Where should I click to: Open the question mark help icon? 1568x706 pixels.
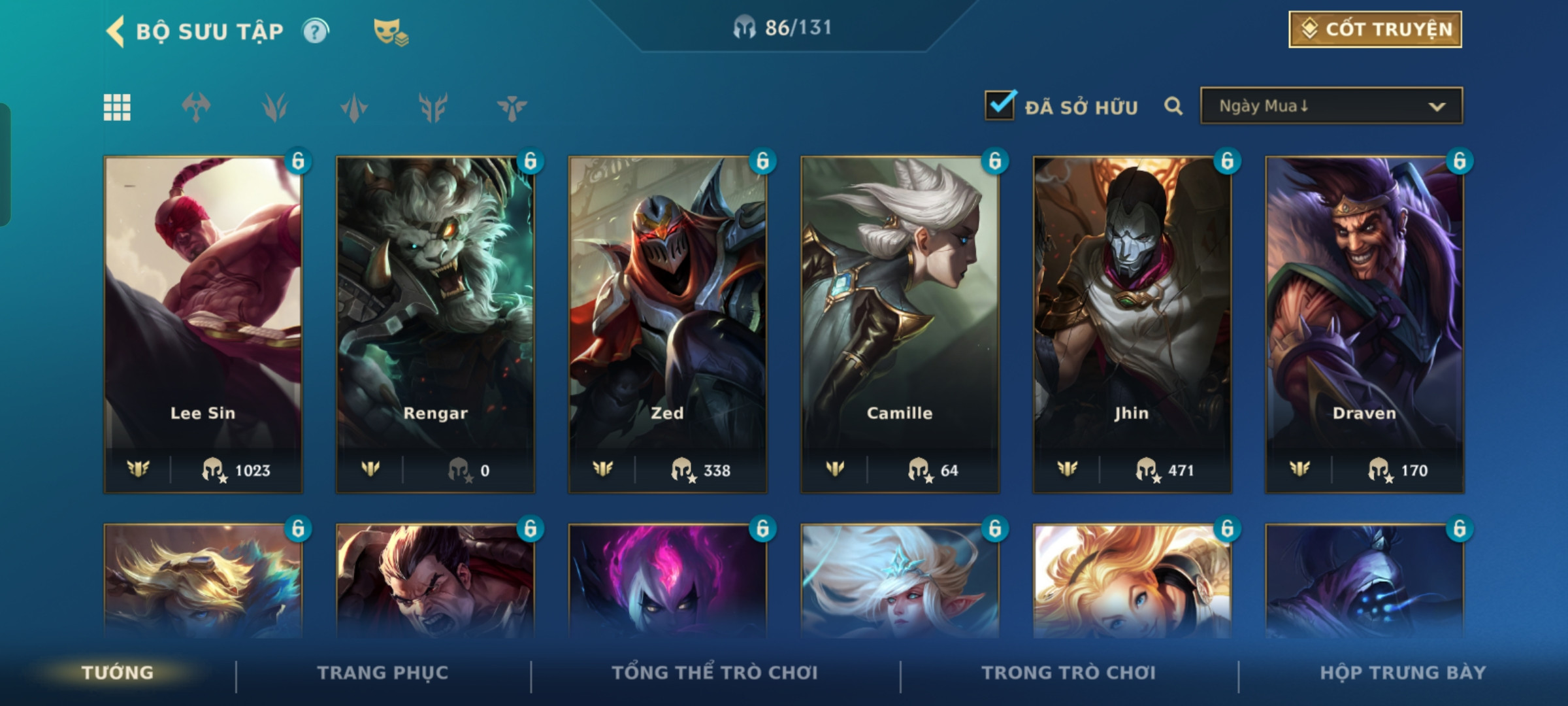click(316, 31)
